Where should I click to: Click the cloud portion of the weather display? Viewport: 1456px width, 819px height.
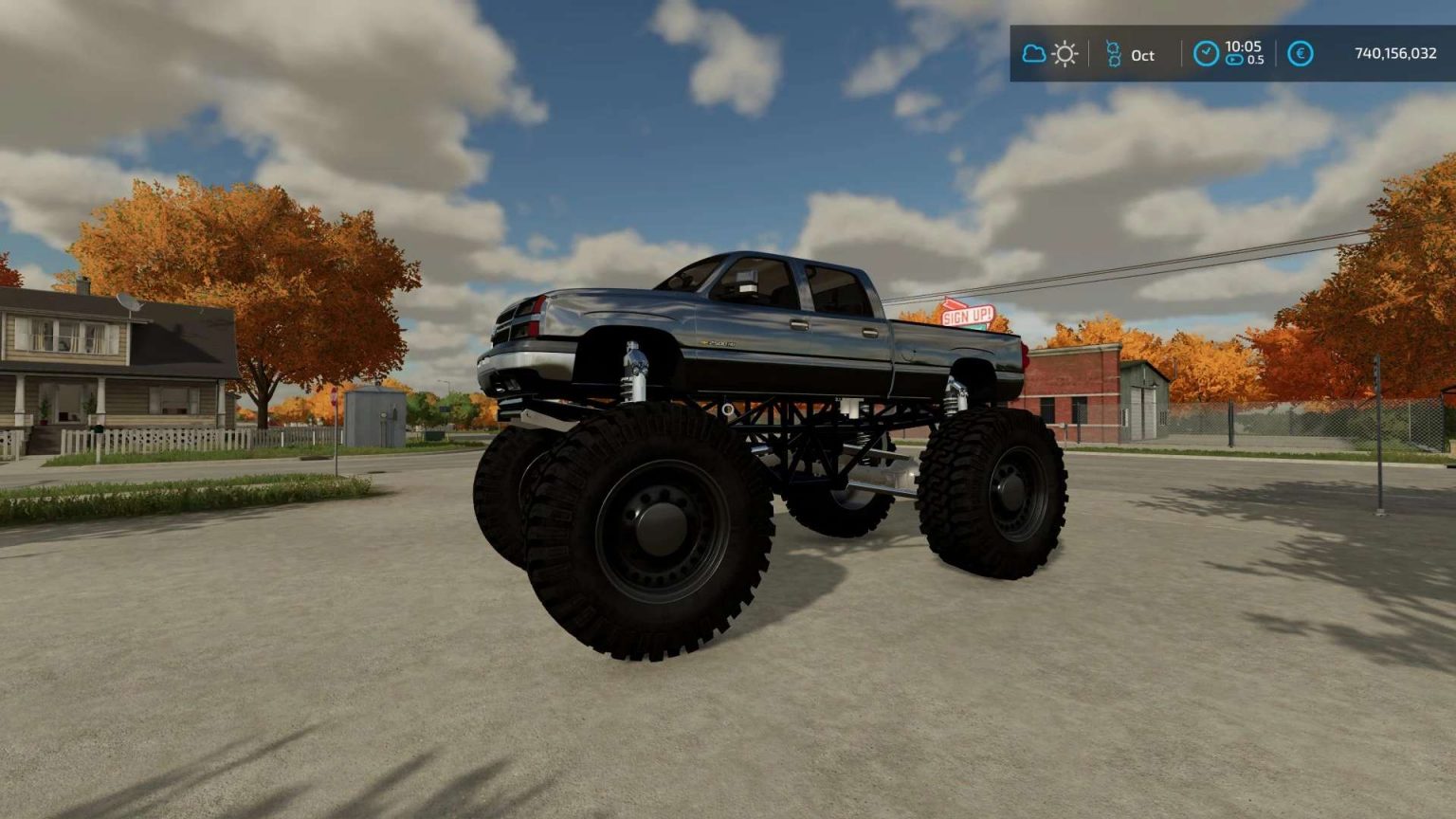point(1035,55)
